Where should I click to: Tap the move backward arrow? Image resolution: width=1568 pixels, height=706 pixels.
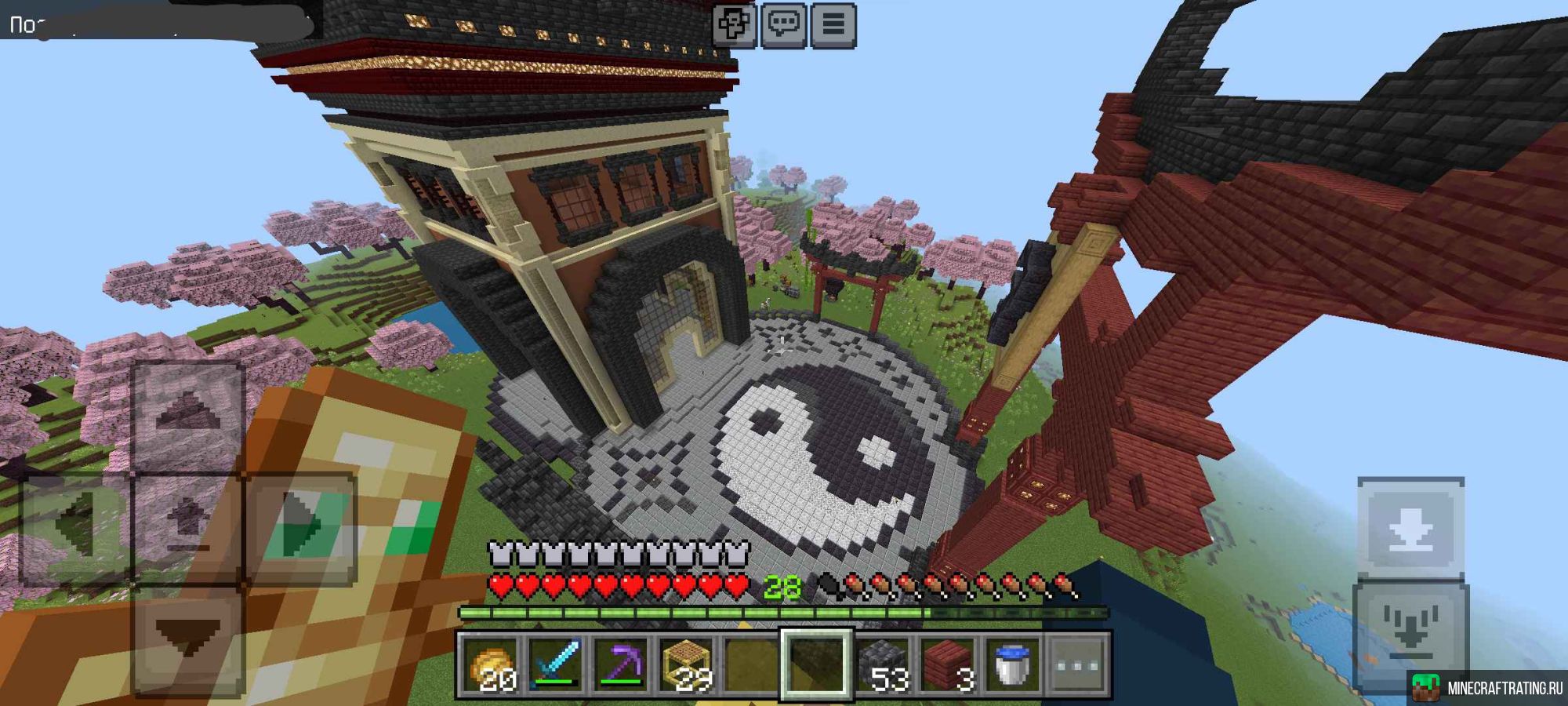tap(188, 639)
